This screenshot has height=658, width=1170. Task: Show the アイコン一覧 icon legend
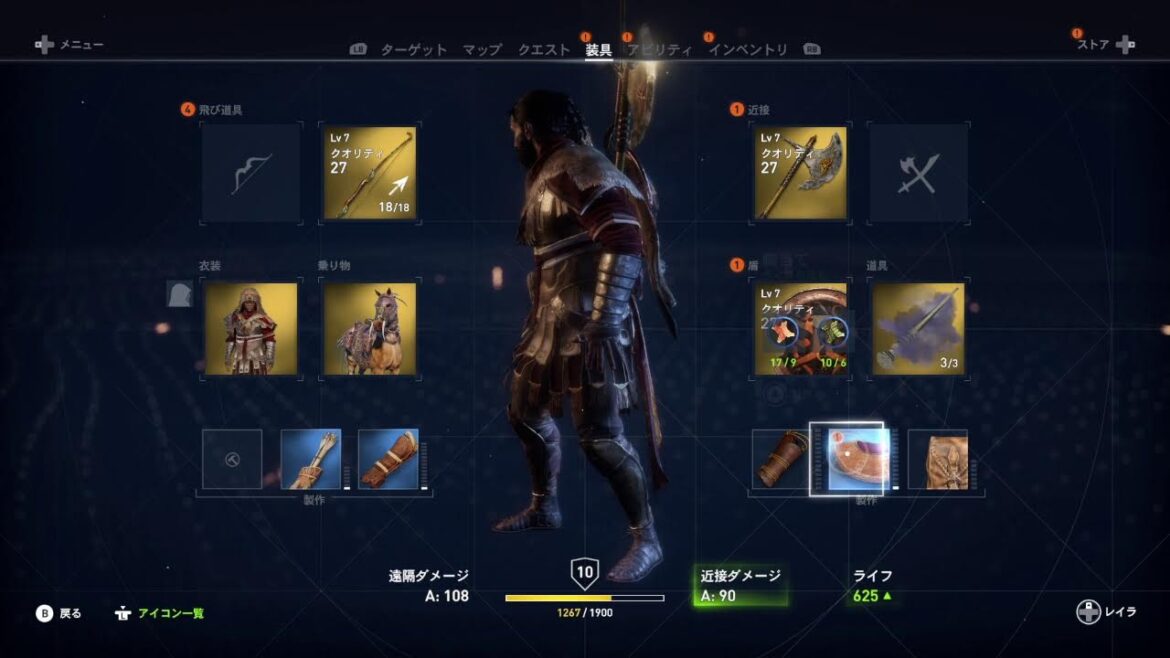click(x=160, y=613)
